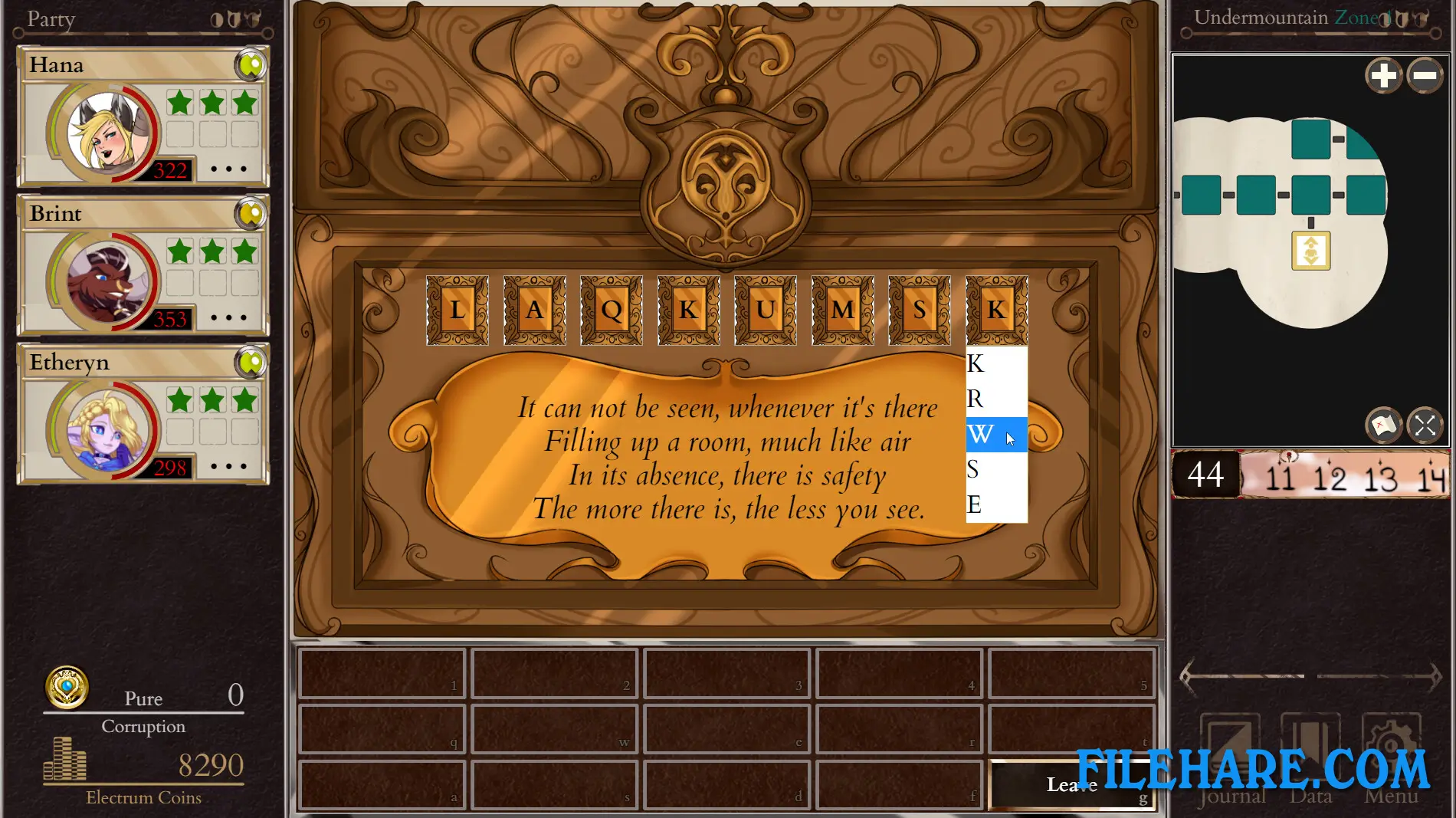Open Brint's options via the three dots

tap(228, 317)
